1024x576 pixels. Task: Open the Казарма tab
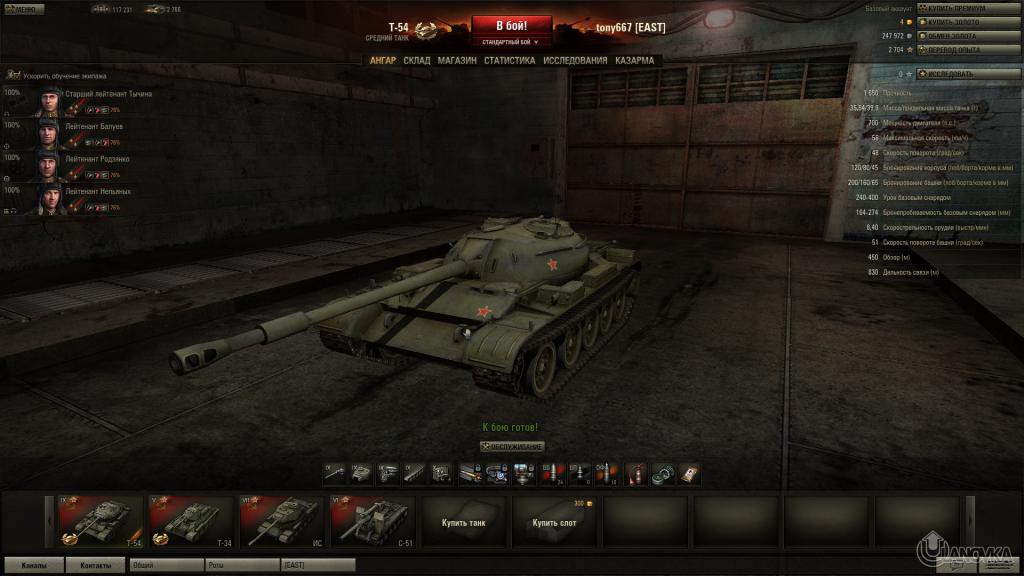point(635,60)
